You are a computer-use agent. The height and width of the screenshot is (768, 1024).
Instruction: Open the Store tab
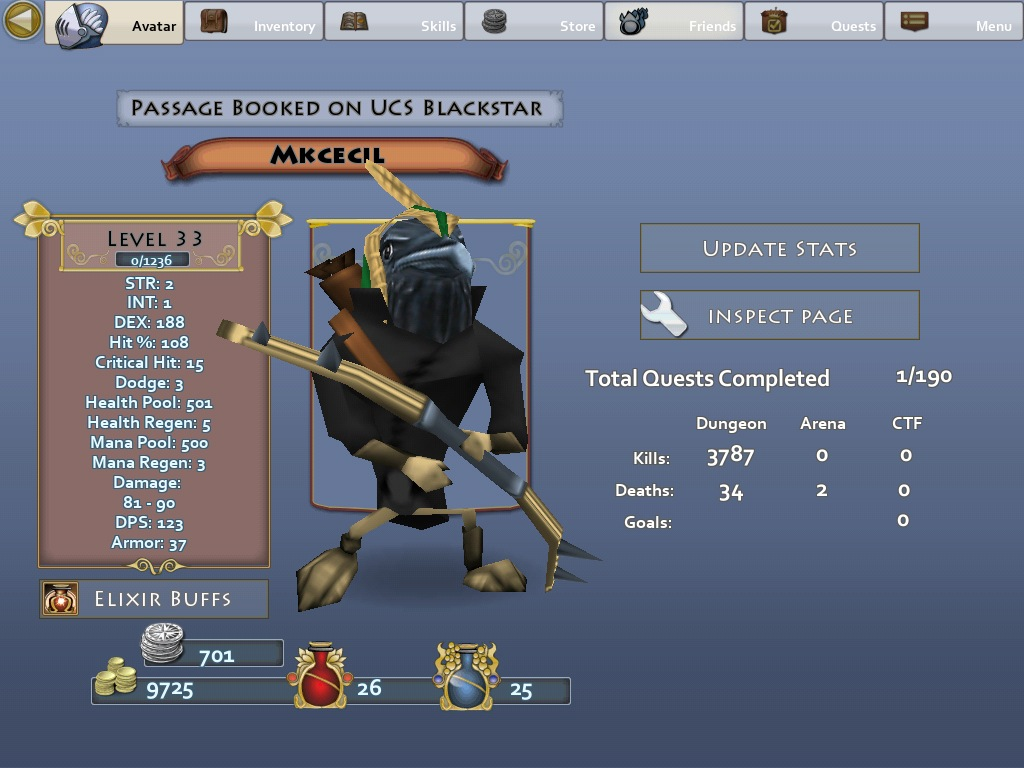tap(534, 23)
